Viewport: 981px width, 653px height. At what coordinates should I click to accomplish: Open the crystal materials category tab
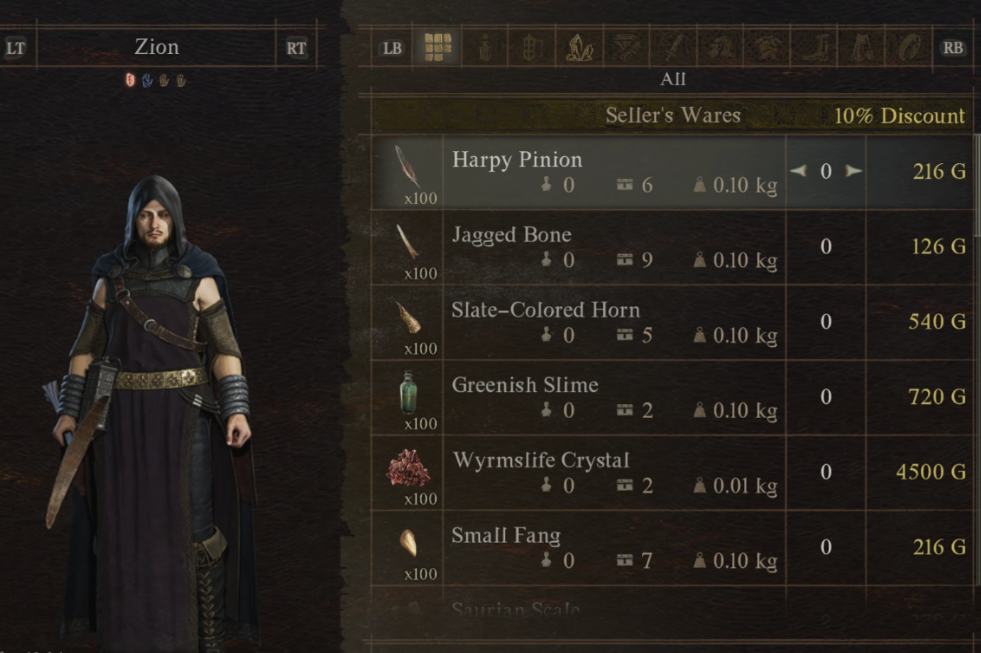click(580, 47)
